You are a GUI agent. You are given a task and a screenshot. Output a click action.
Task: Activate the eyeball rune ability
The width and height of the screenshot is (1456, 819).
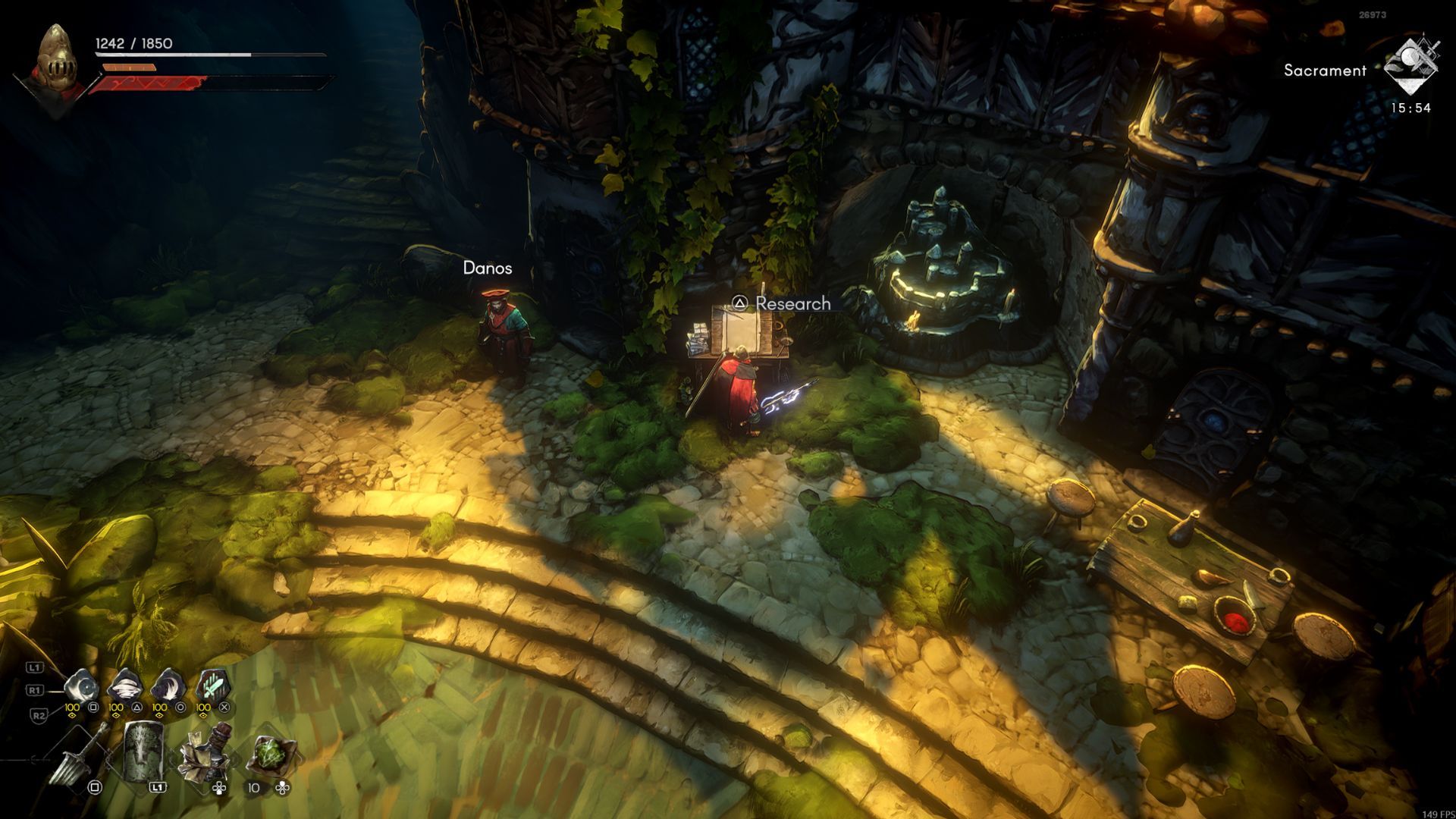[80, 688]
